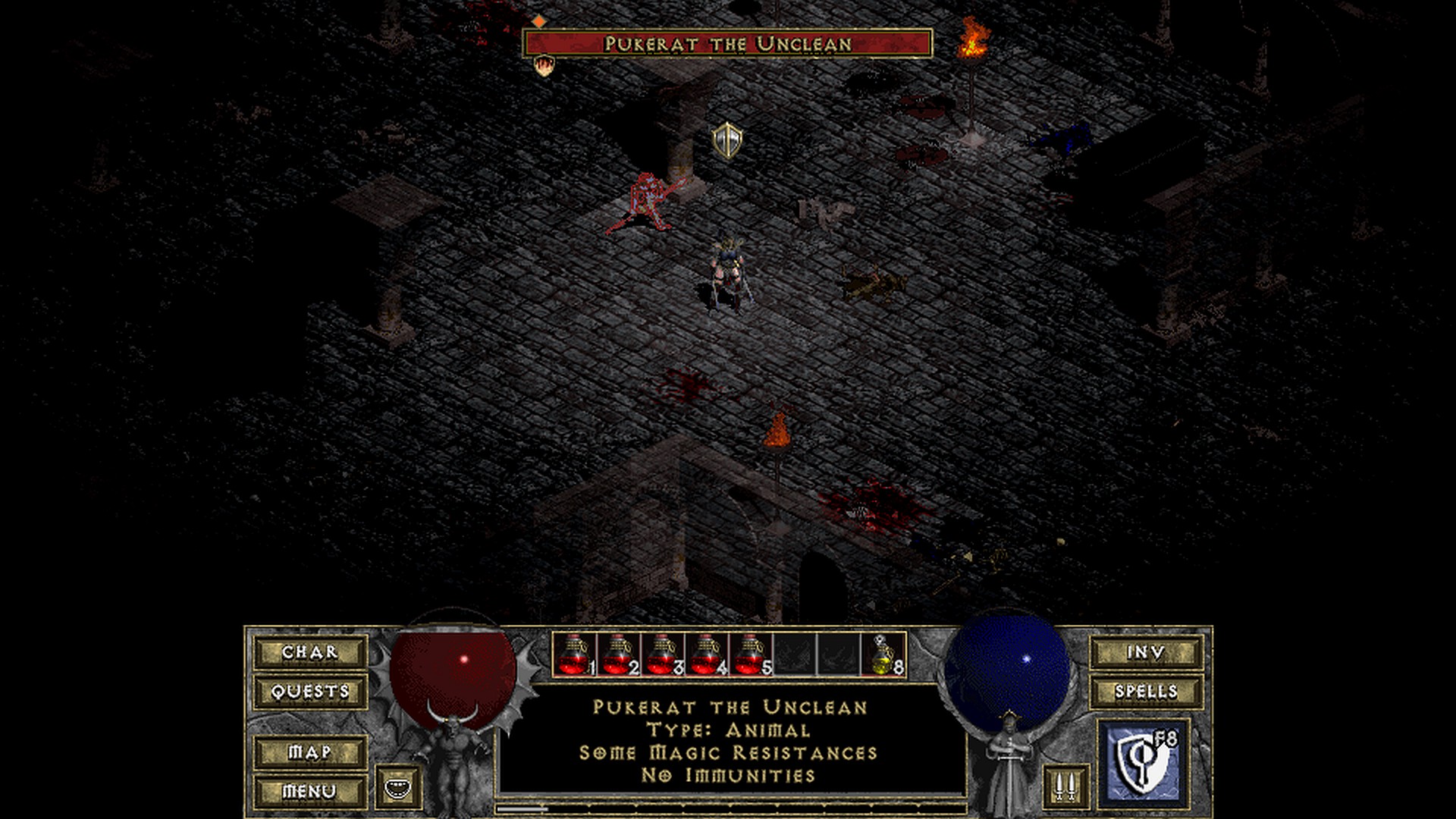Open the QUESTS log
The image size is (1456, 819).
pos(310,692)
